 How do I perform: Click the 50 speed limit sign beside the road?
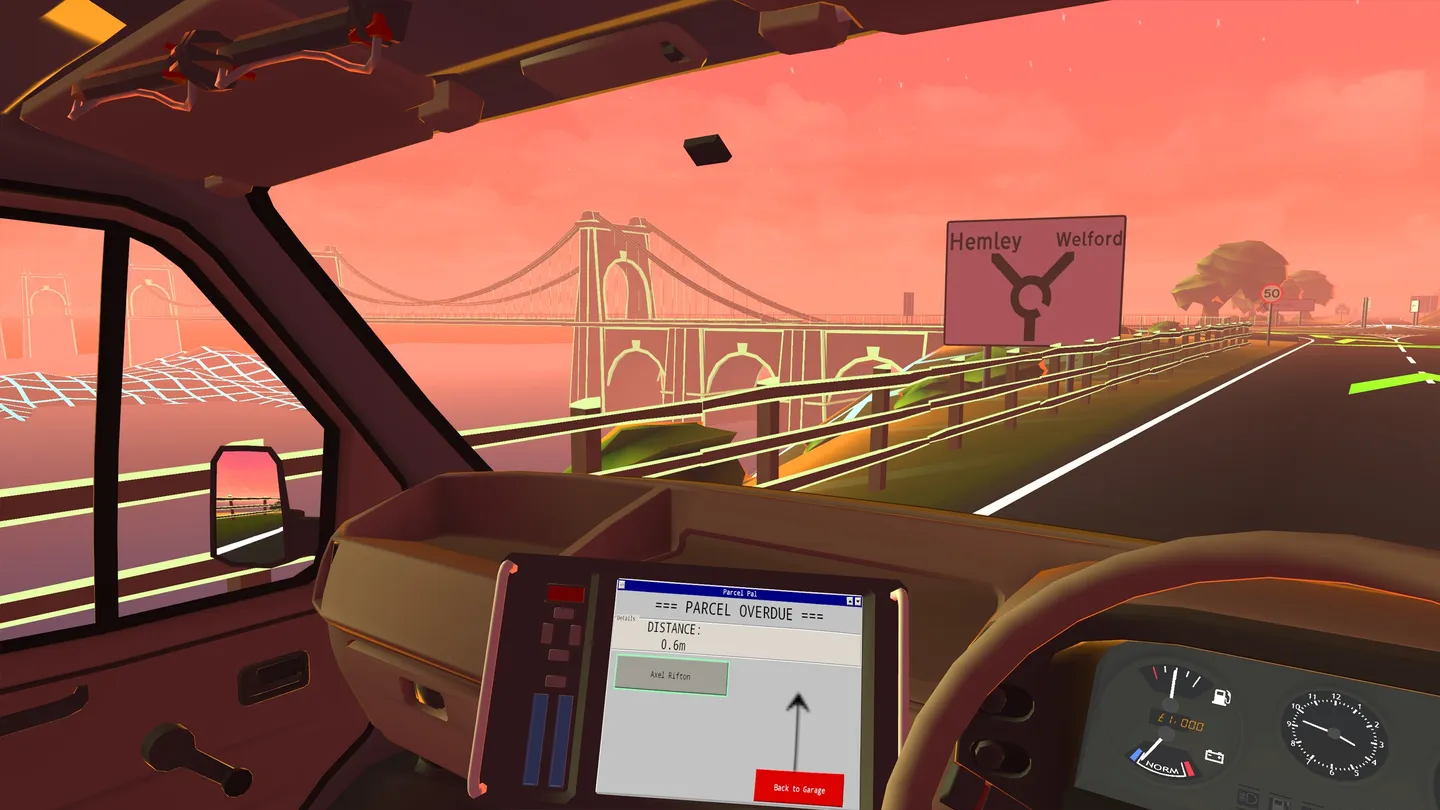tap(1272, 293)
